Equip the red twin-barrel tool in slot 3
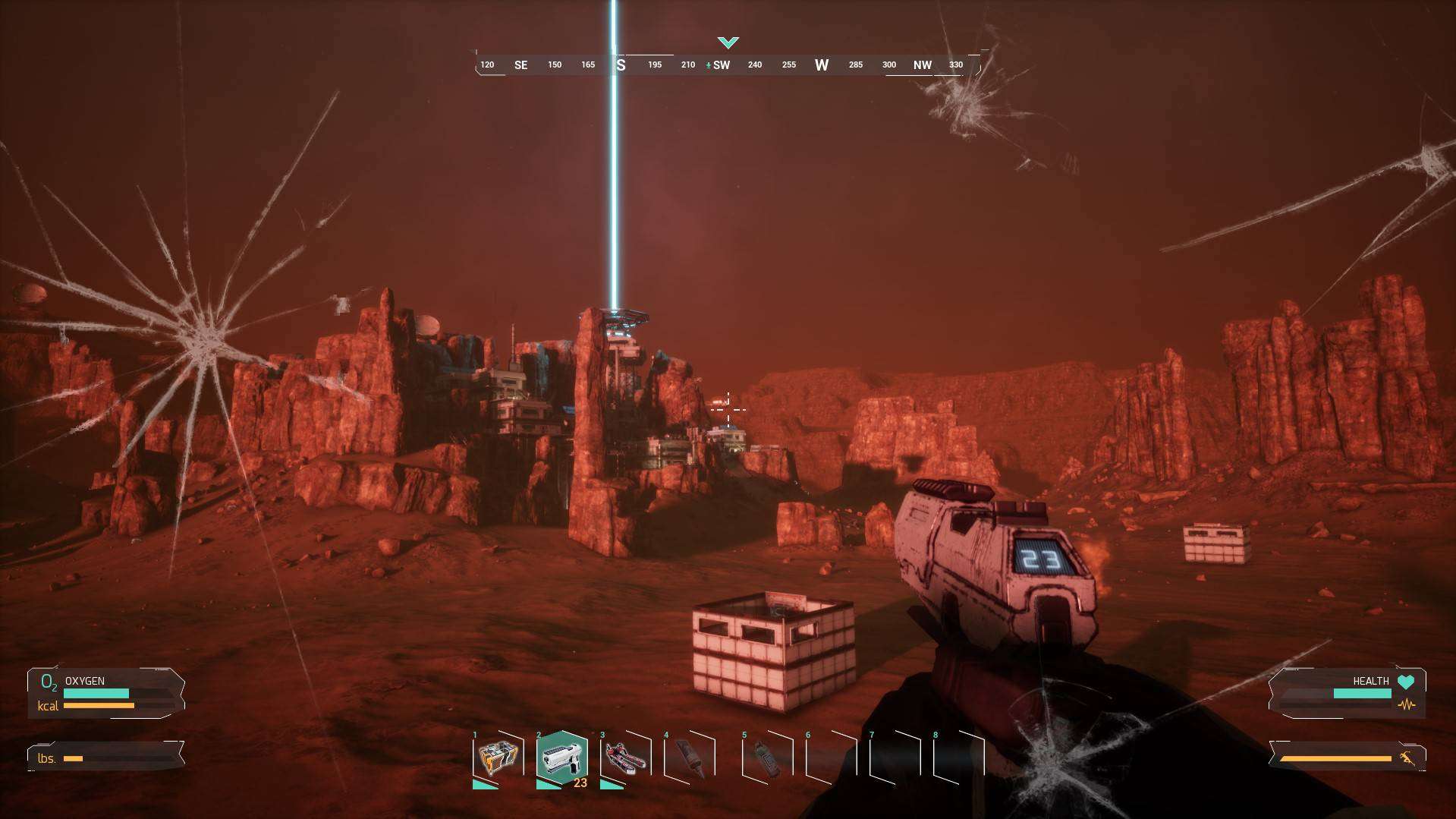1456x819 pixels. coord(626,758)
